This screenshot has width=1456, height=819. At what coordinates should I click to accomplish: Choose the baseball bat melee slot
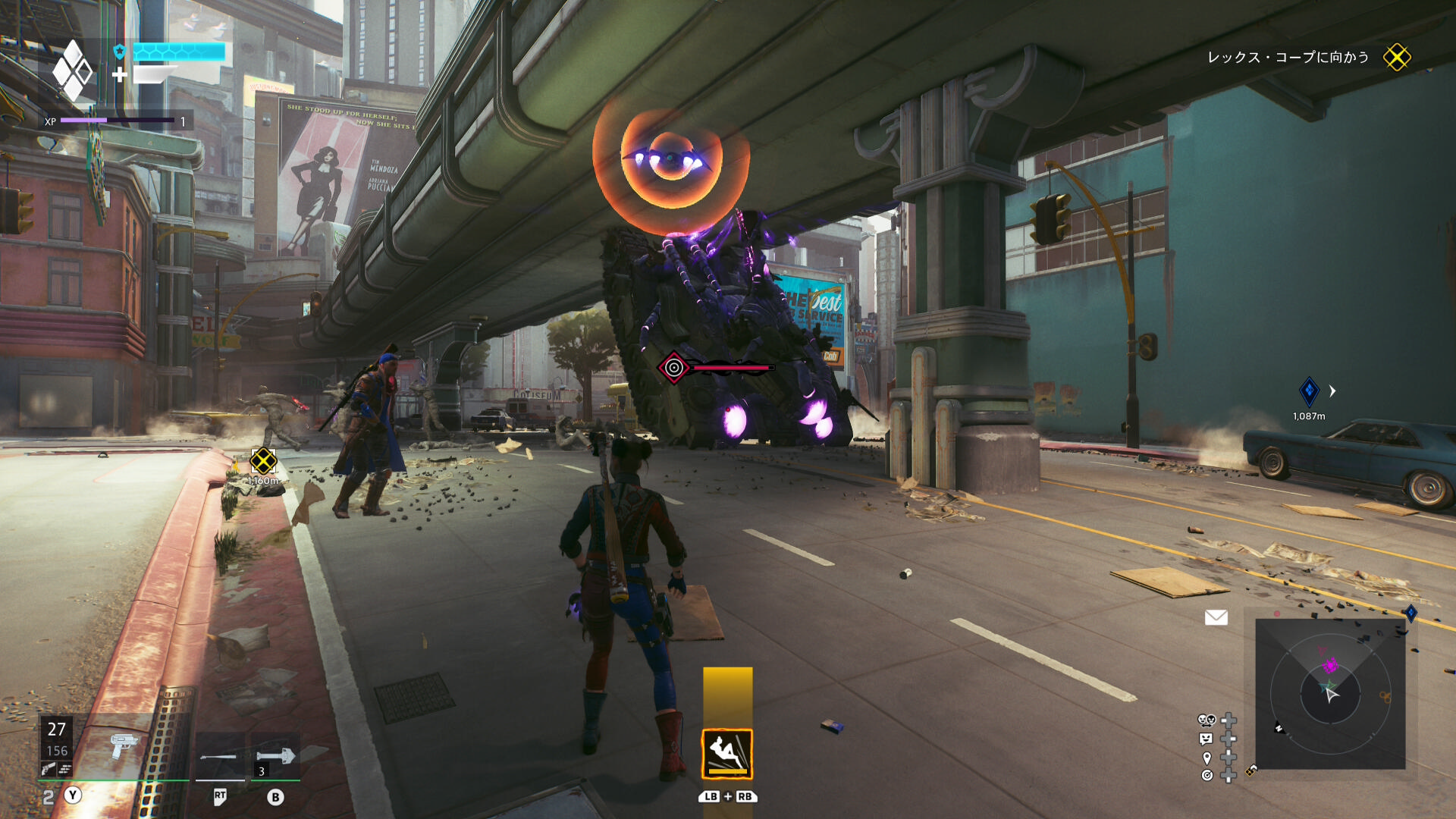[x=219, y=756]
